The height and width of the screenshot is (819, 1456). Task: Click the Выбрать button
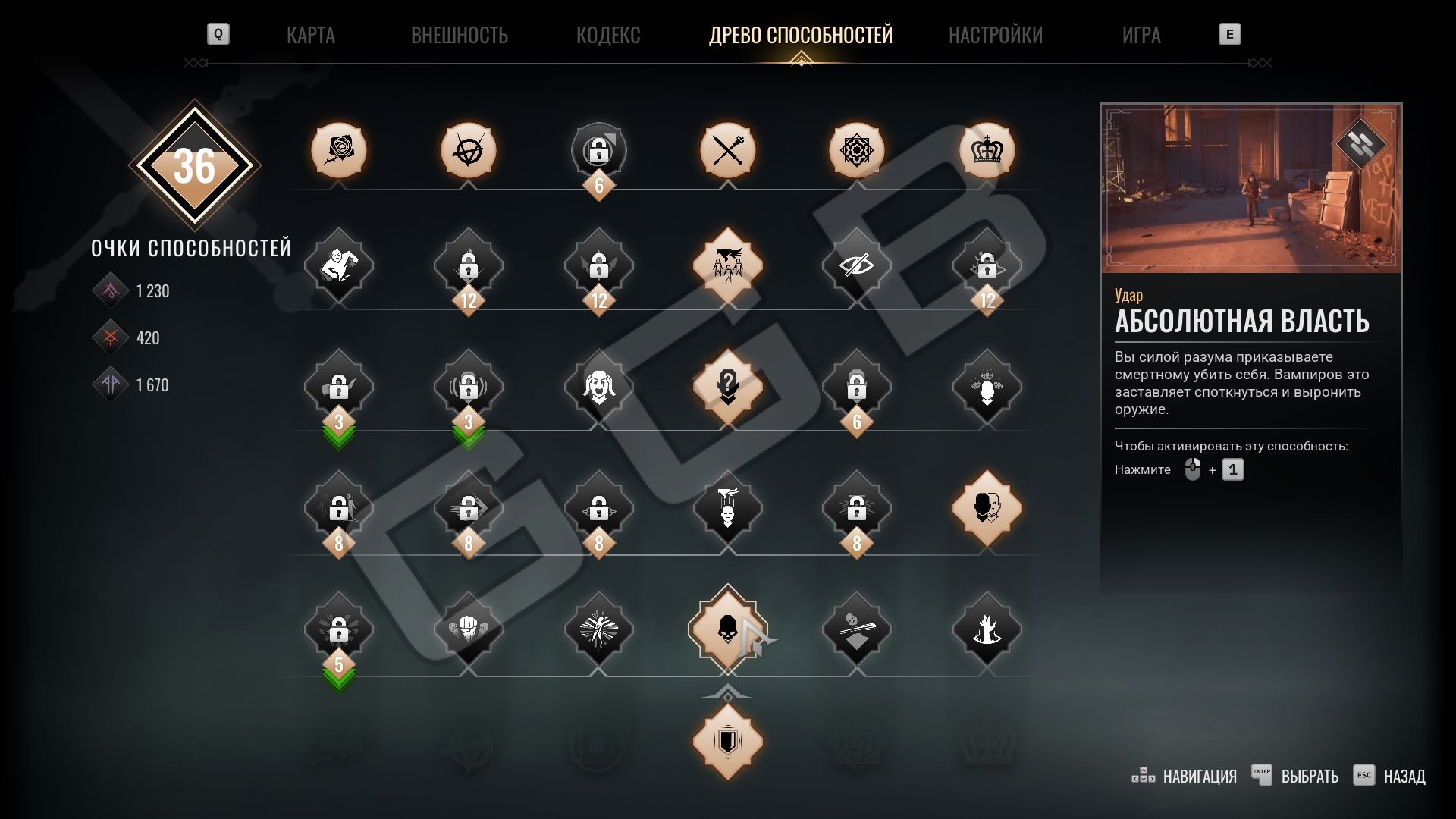(x=1295, y=776)
